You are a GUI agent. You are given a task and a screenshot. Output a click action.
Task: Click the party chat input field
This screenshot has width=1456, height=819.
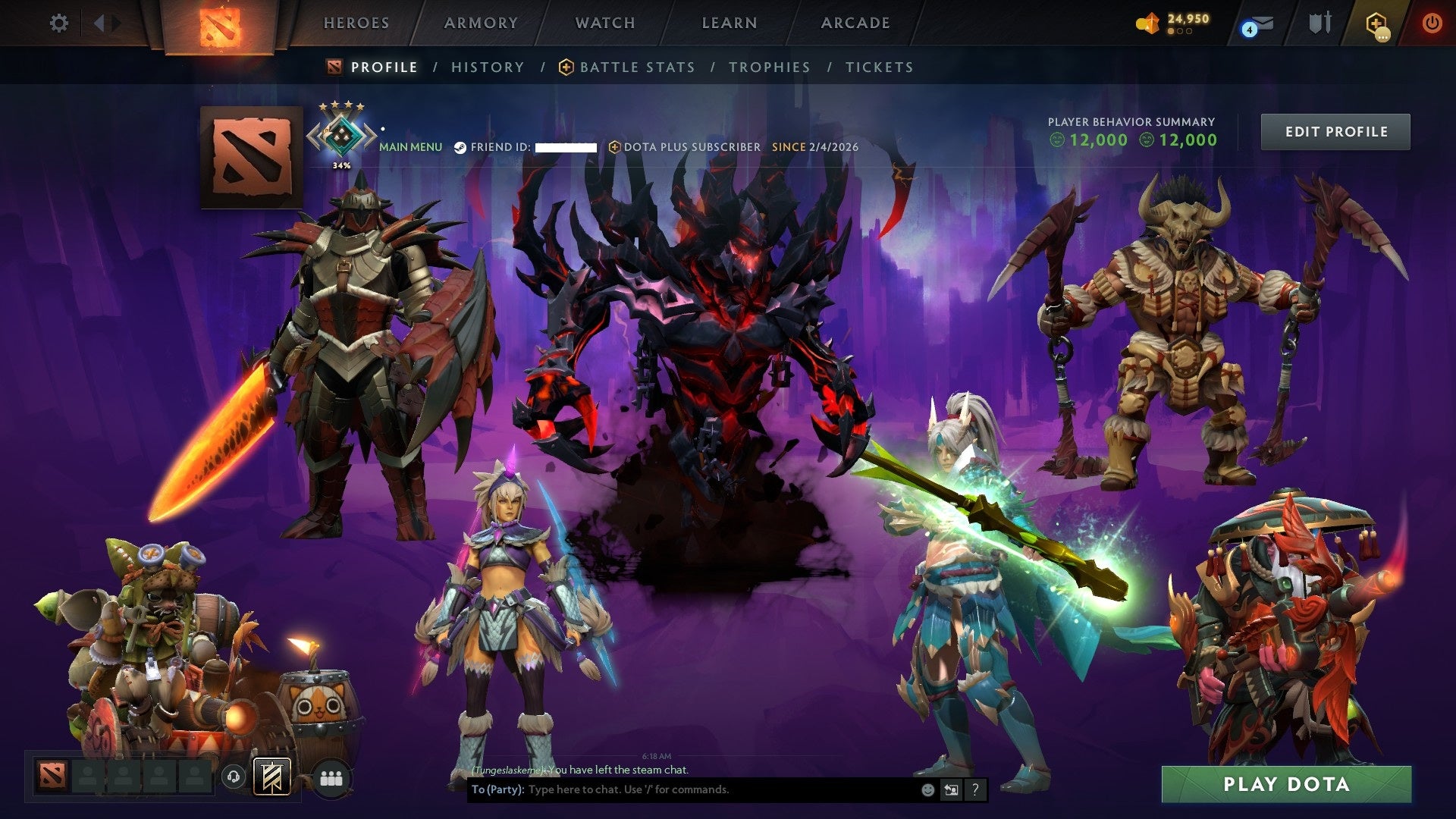click(682, 789)
